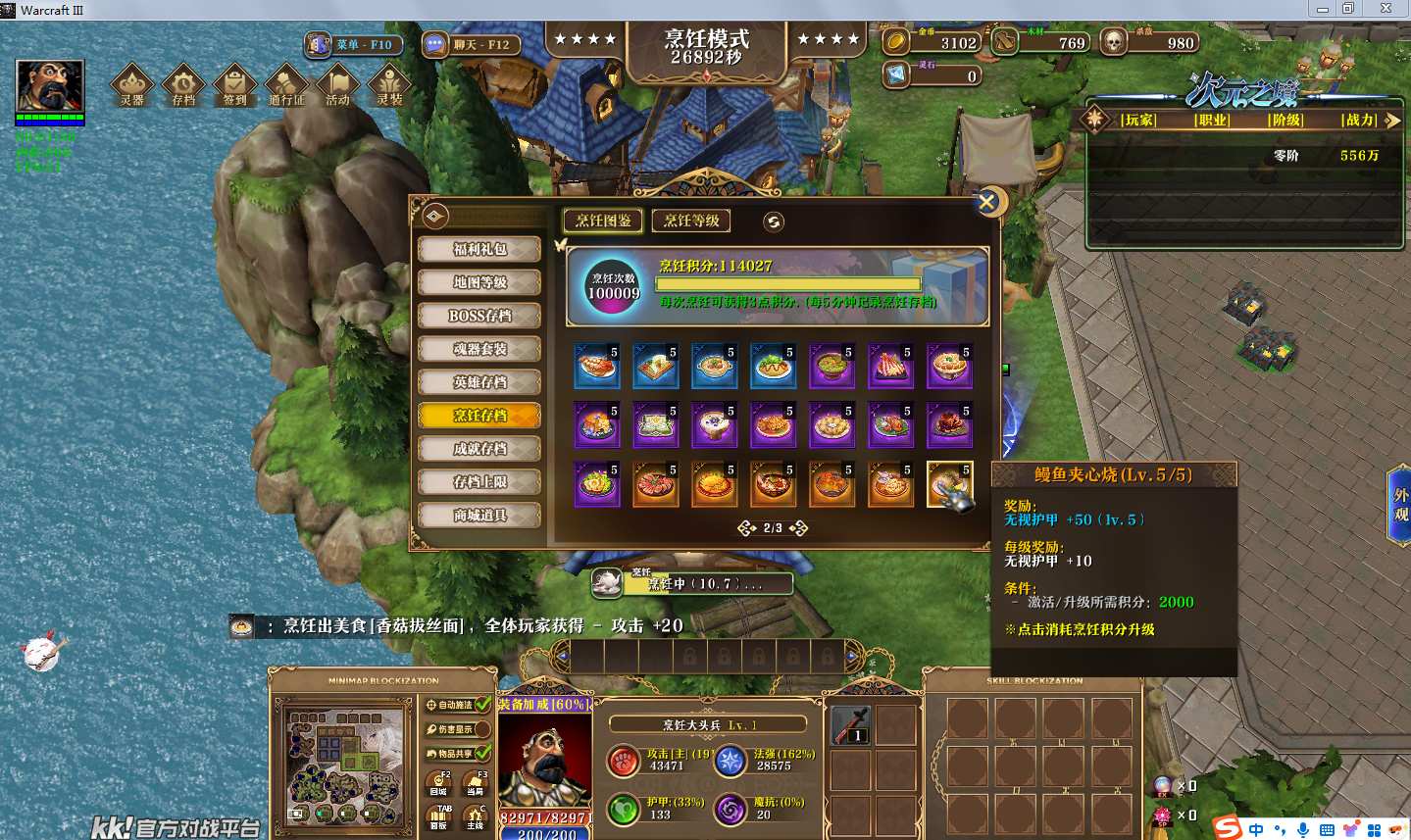Toggle the 自动施法 checkbox
Viewport: 1411px width, 840px height.
pos(482,705)
